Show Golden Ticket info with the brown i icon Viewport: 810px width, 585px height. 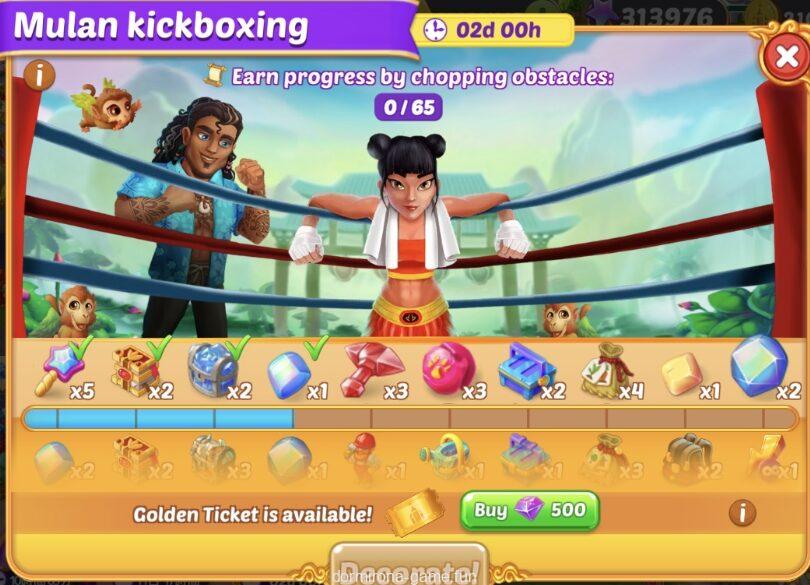point(742,513)
